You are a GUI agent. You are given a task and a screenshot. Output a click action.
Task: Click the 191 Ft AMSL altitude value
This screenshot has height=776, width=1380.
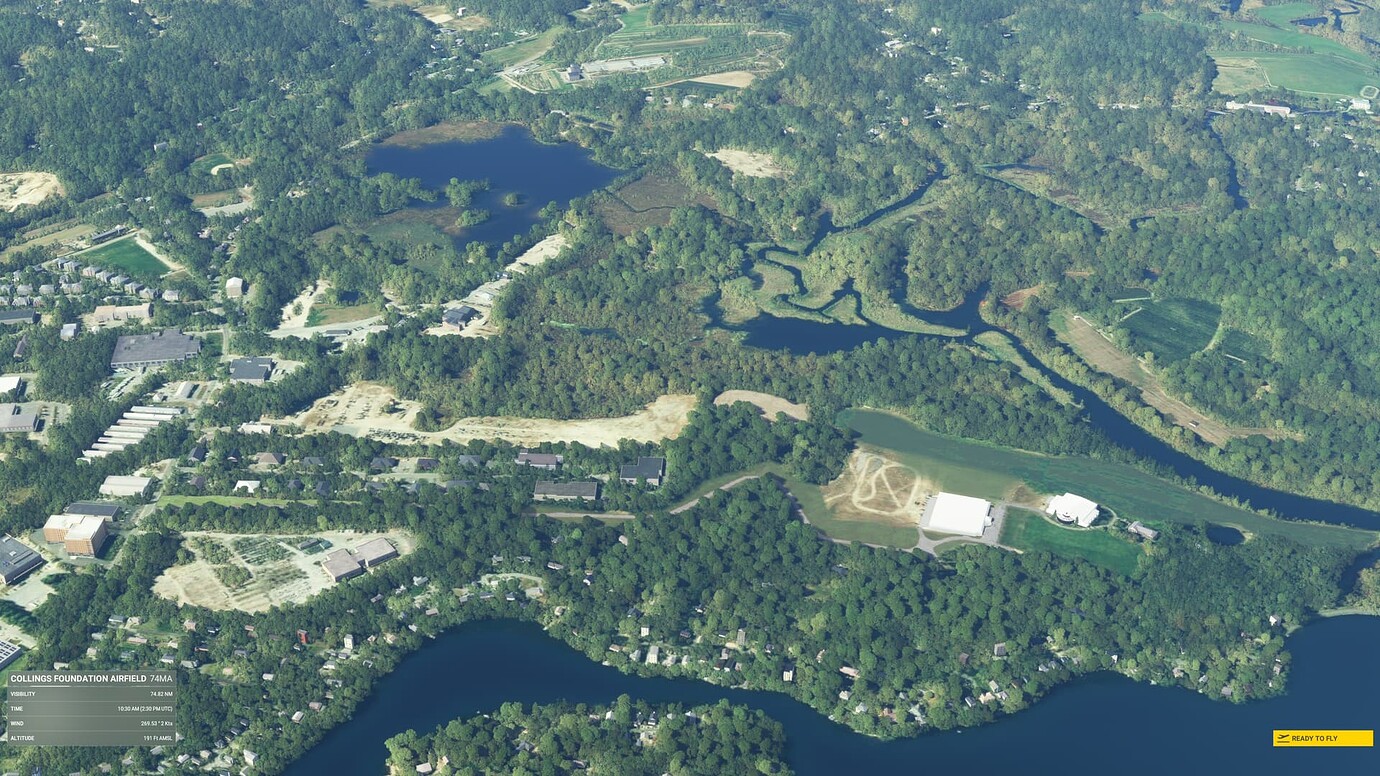158,737
